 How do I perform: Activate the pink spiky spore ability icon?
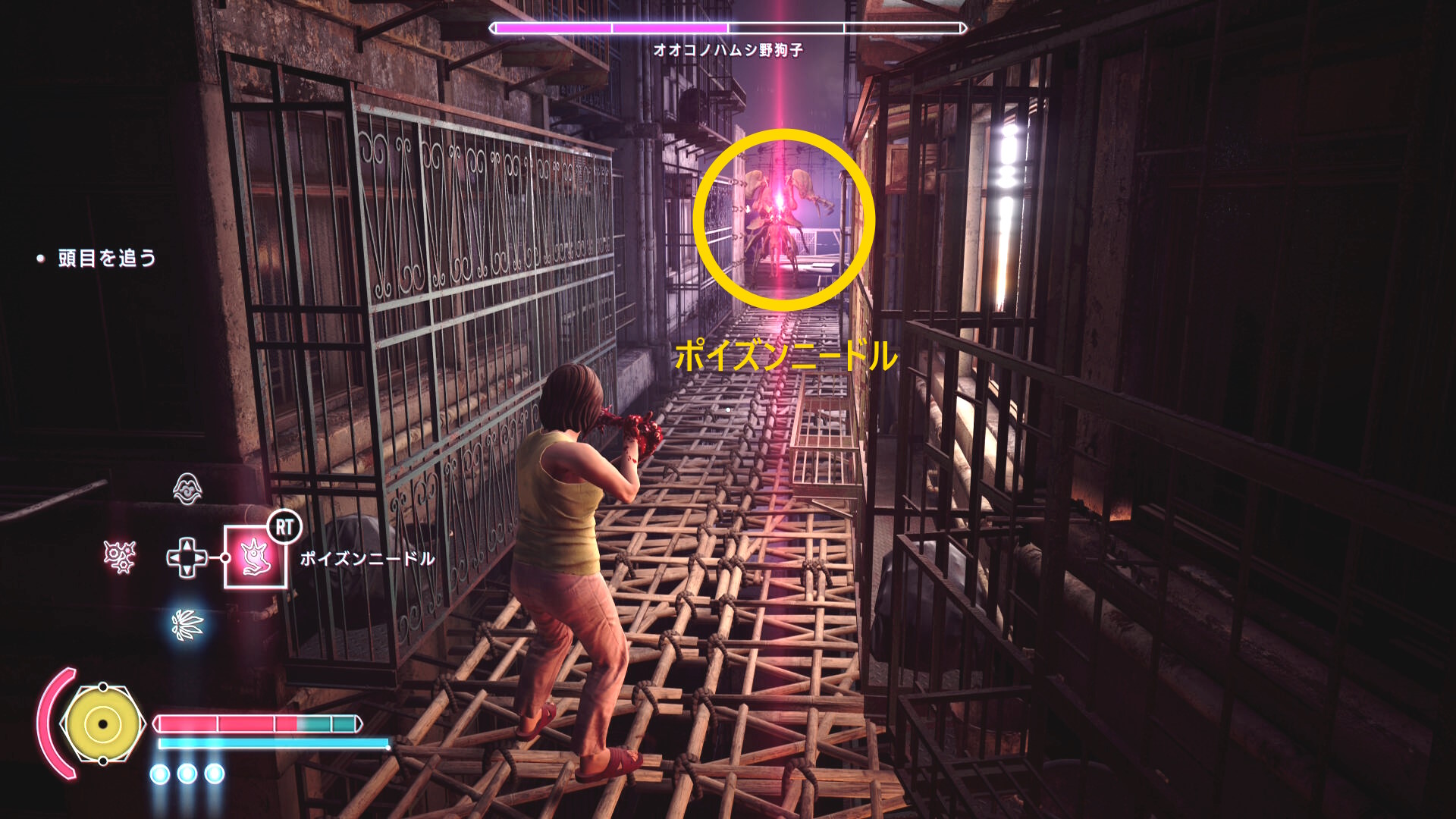tap(120, 557)
